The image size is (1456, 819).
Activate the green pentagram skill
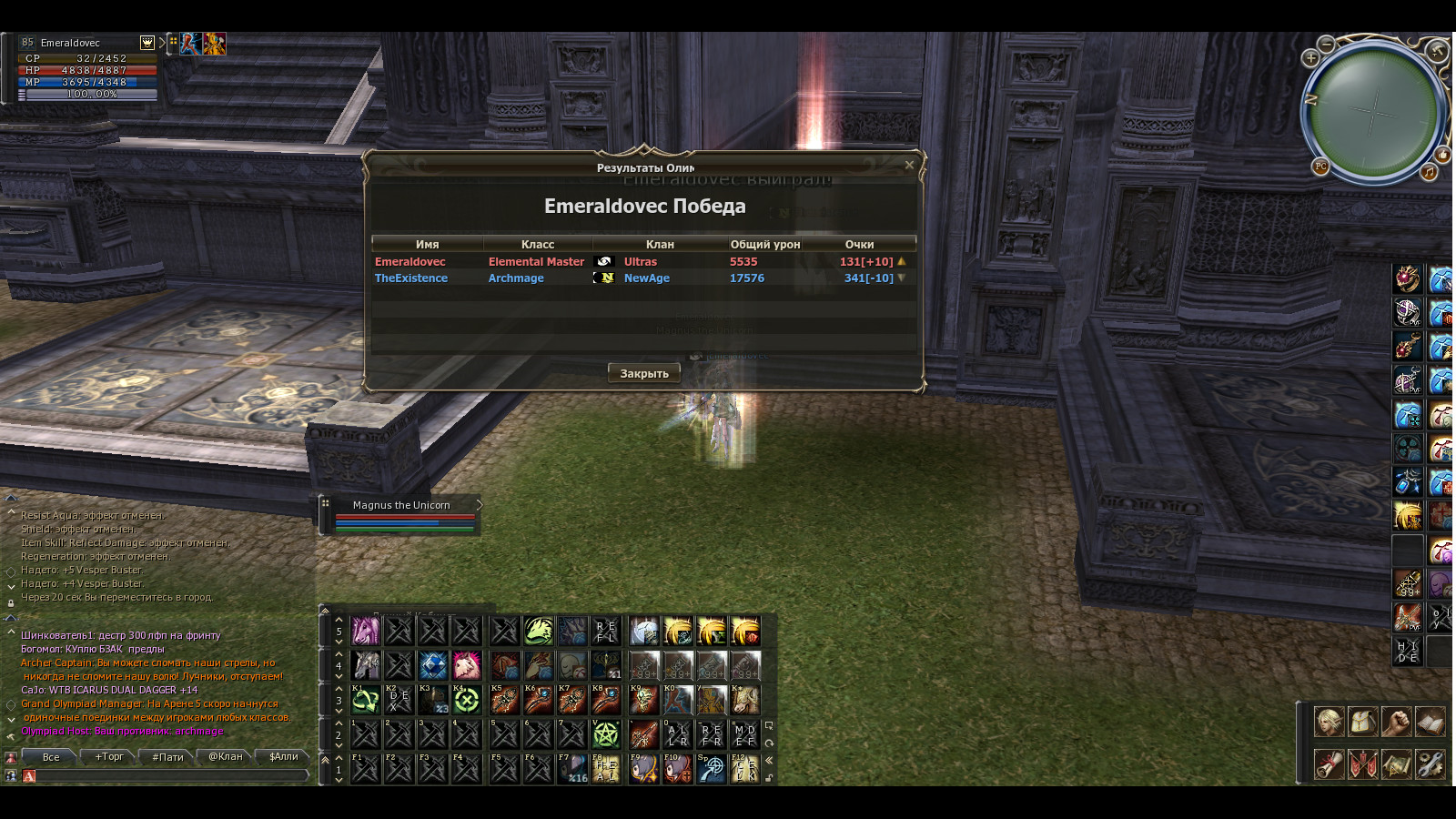click(606, 733)
